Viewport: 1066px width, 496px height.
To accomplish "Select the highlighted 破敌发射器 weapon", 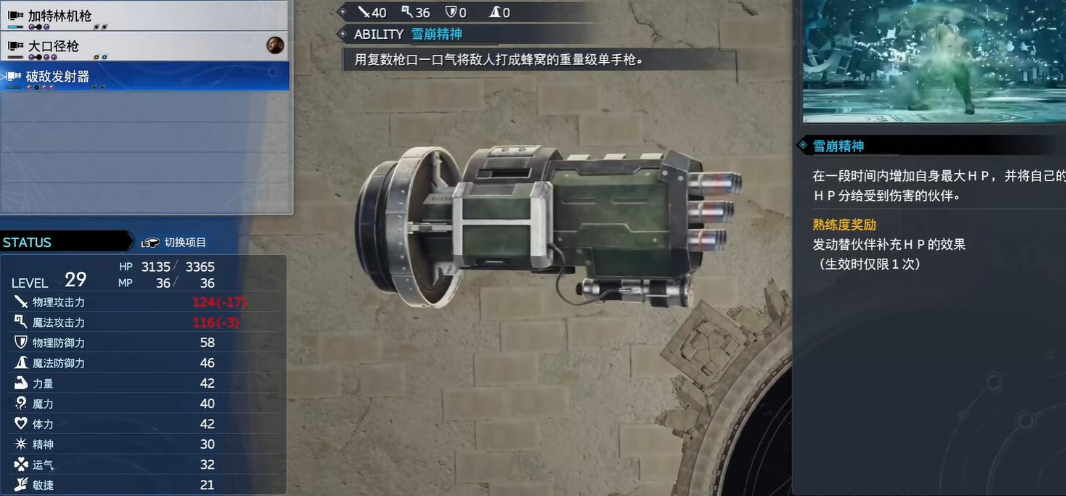I will click(145, 76).
